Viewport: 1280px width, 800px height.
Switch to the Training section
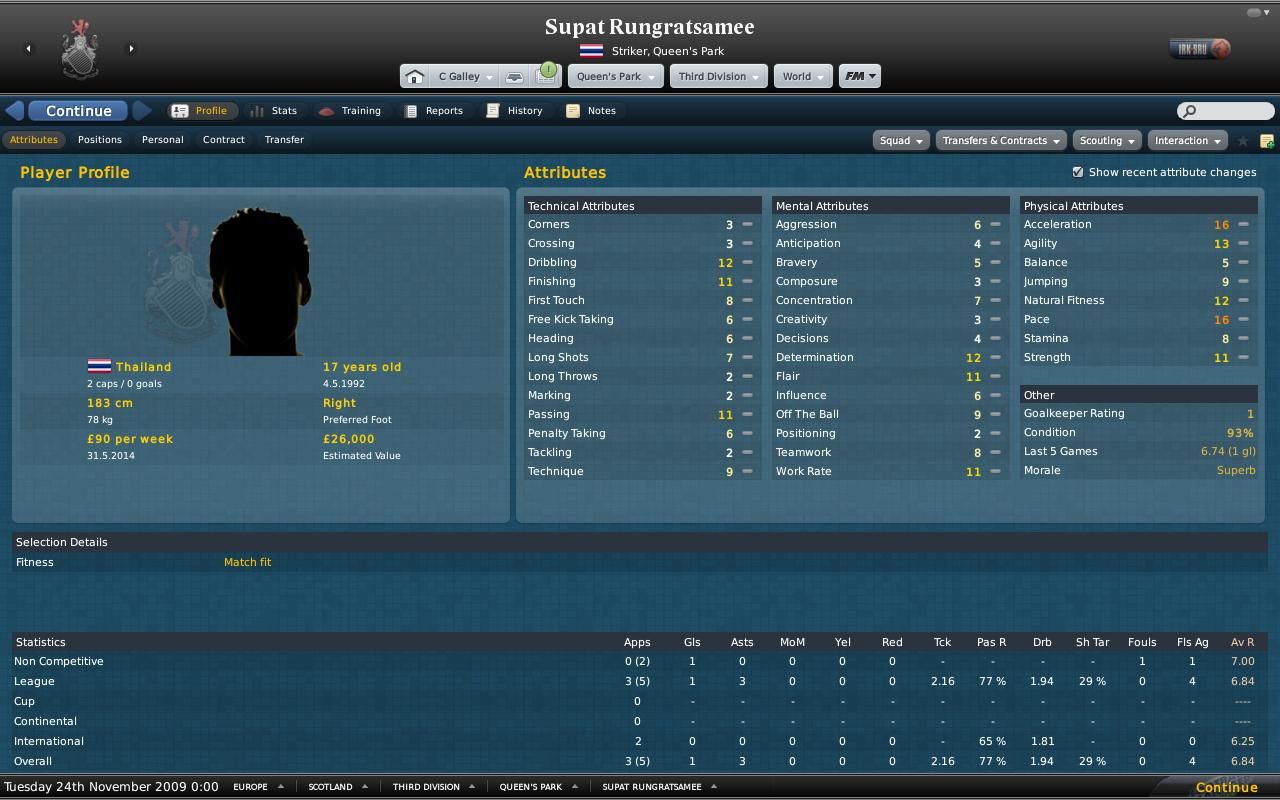click(350, 111)
